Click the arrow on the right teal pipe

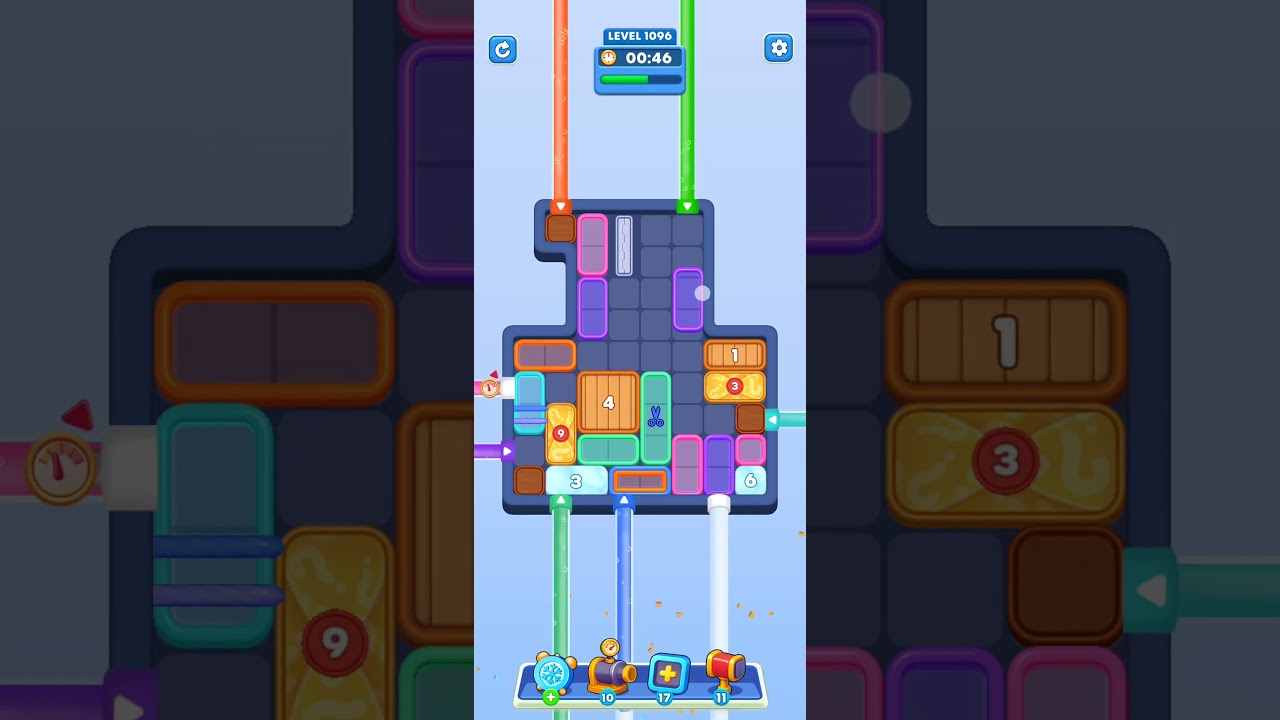775,420
